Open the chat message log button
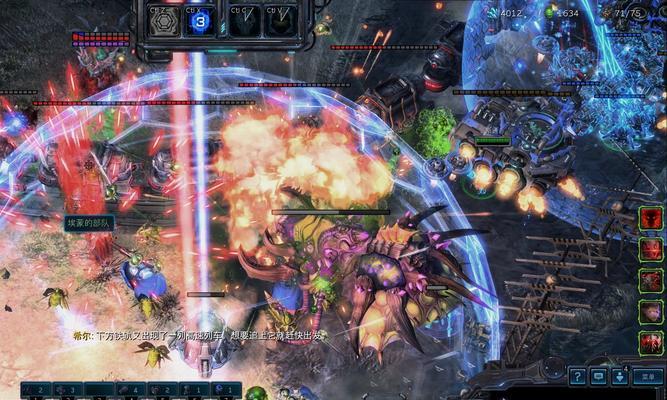Viewport: 667px width, 400px height. pos(599,376)
